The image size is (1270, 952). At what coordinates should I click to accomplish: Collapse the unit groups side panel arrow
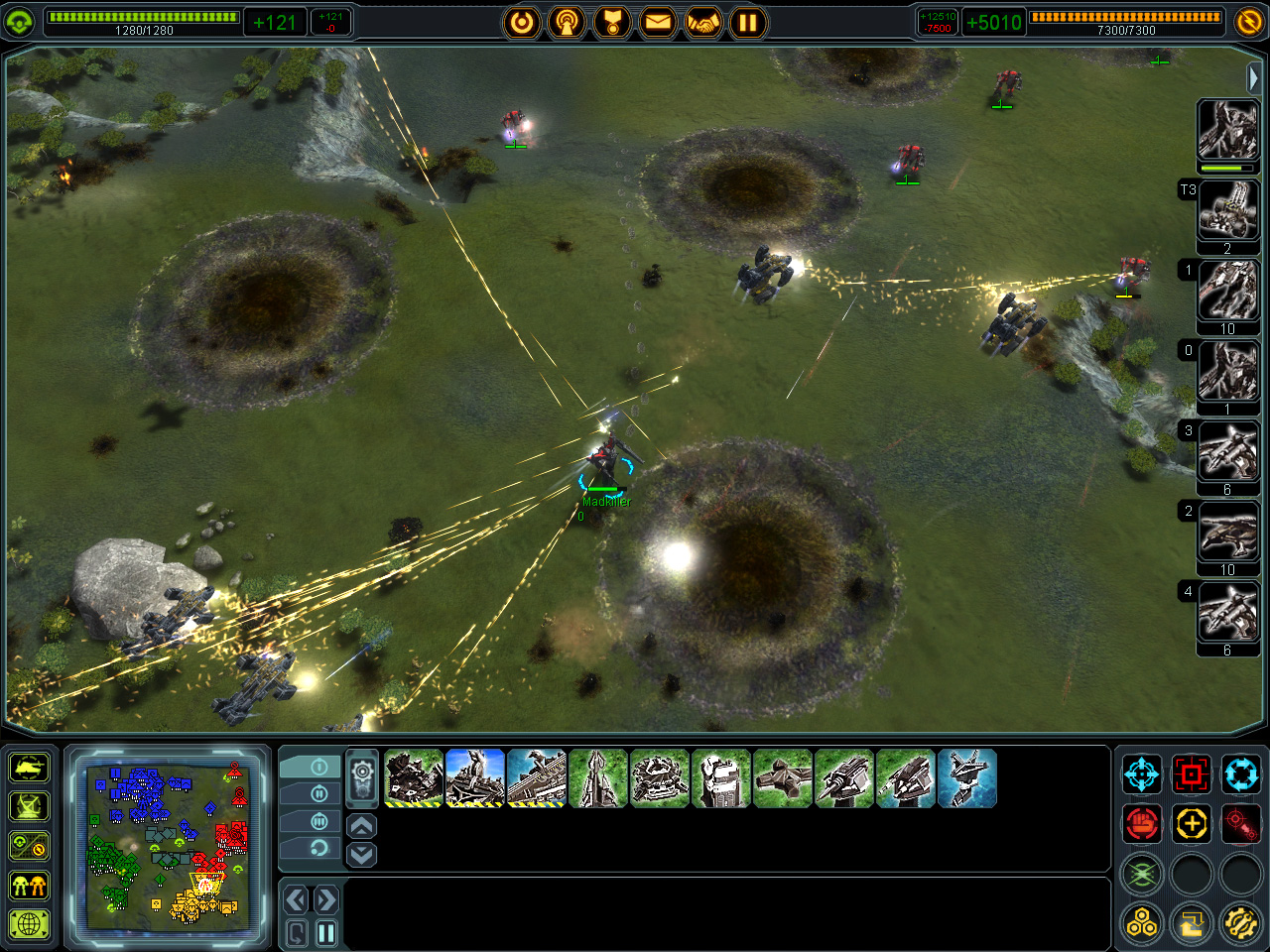1253,77
